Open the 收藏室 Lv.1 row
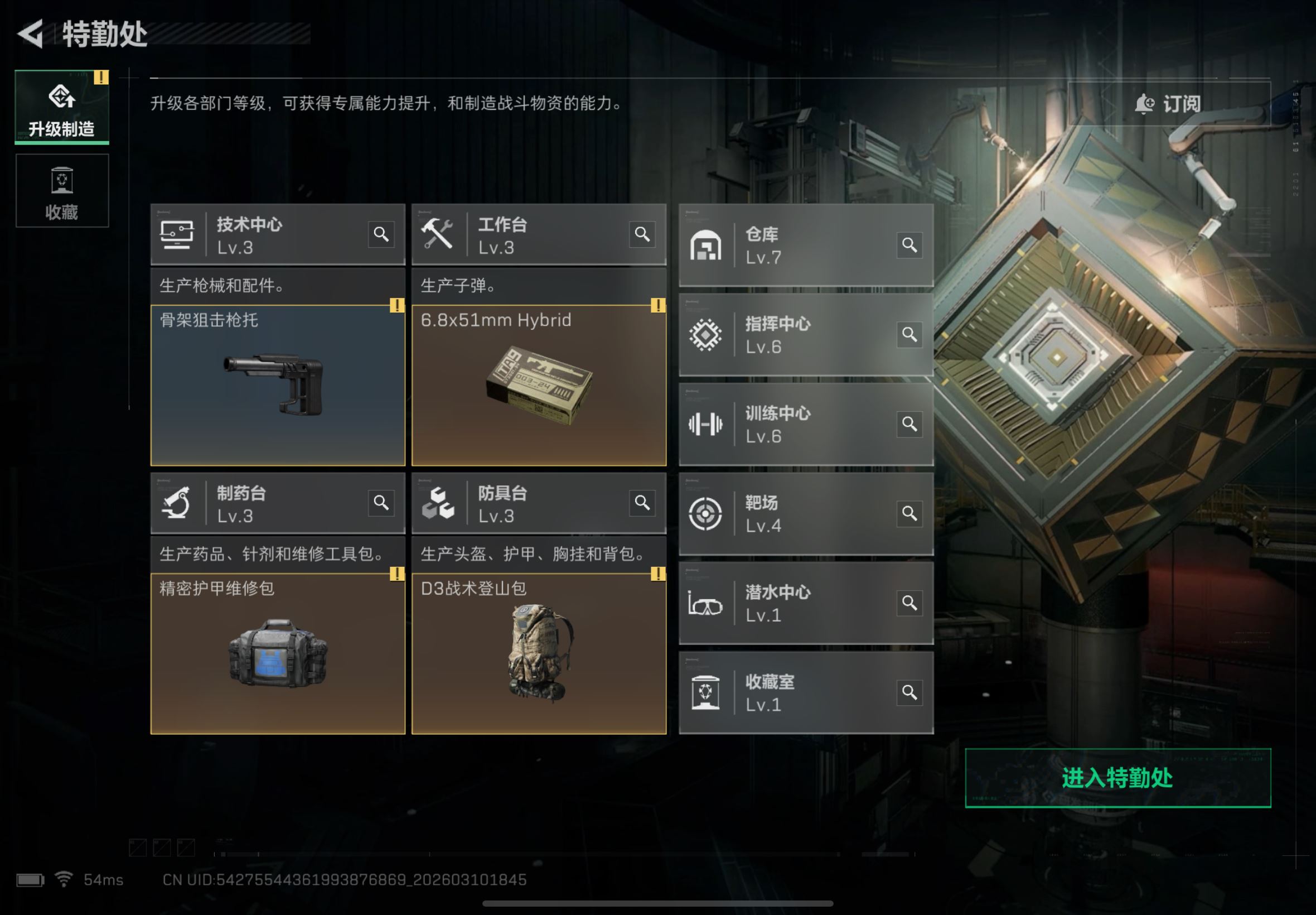The height and width of the screenshot is (915, 1316). click(791, 692)
